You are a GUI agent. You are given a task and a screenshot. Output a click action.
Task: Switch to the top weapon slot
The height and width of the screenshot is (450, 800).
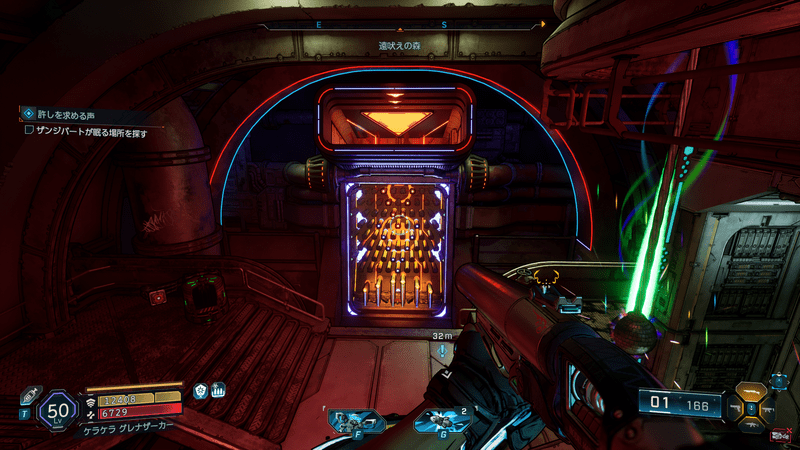(751, 391)
